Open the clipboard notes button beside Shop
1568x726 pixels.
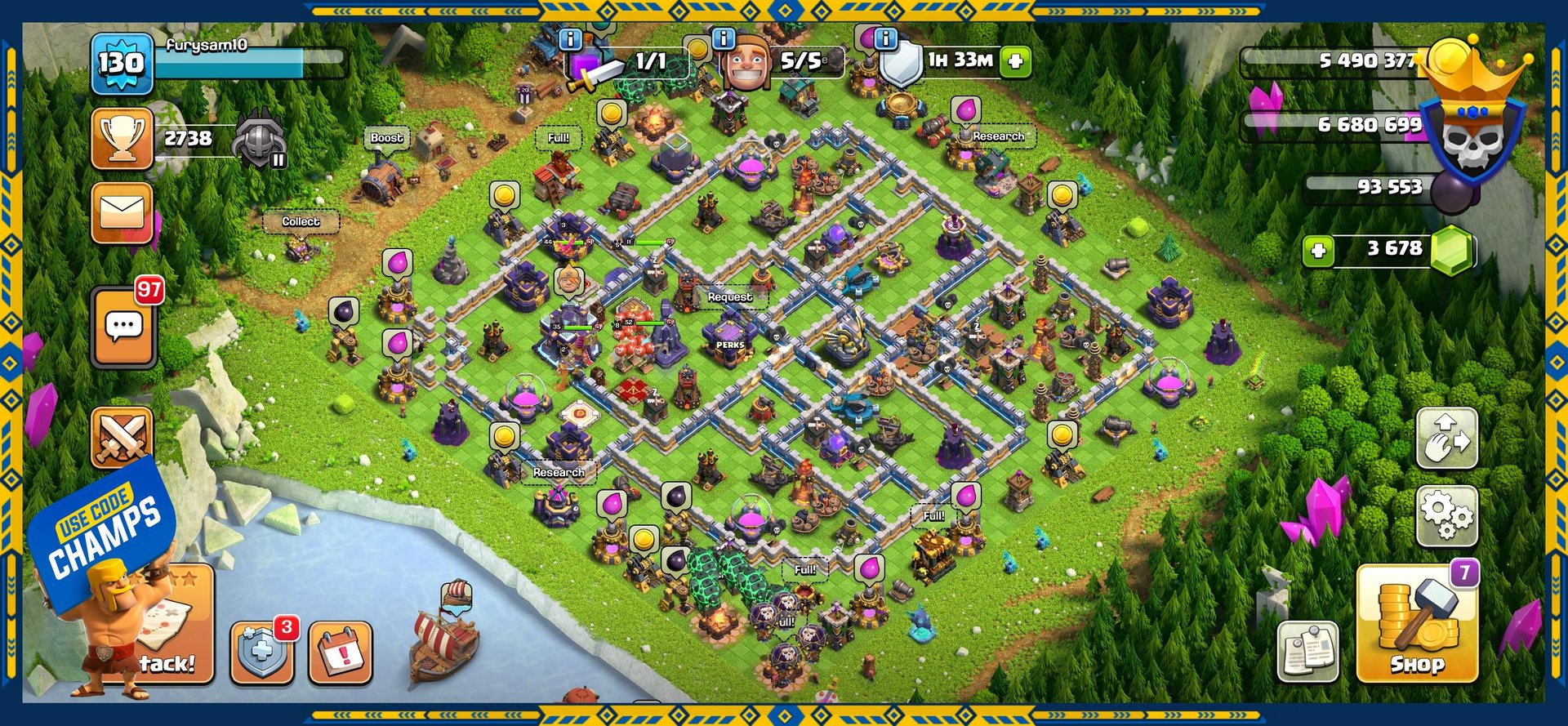1307,652
